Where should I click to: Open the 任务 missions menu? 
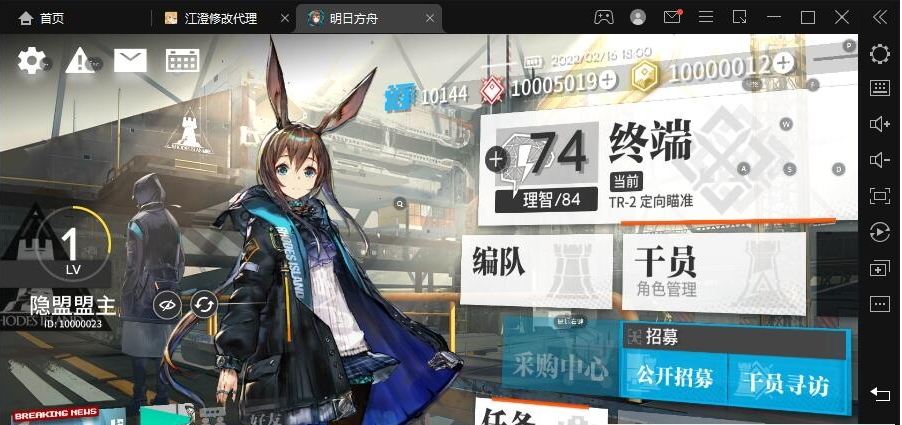pos(540,414)
